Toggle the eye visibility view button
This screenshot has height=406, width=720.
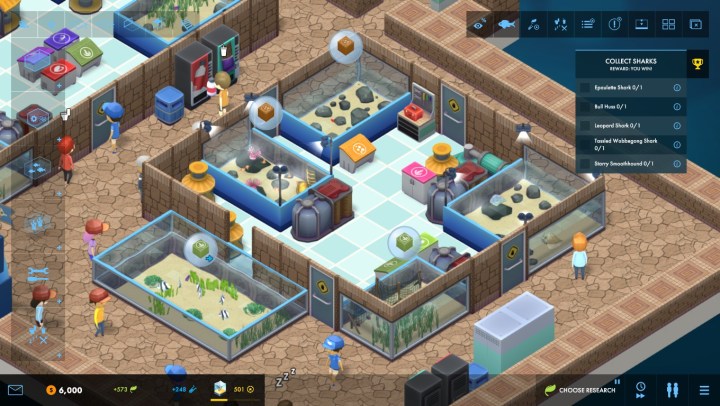pos(480,24)
